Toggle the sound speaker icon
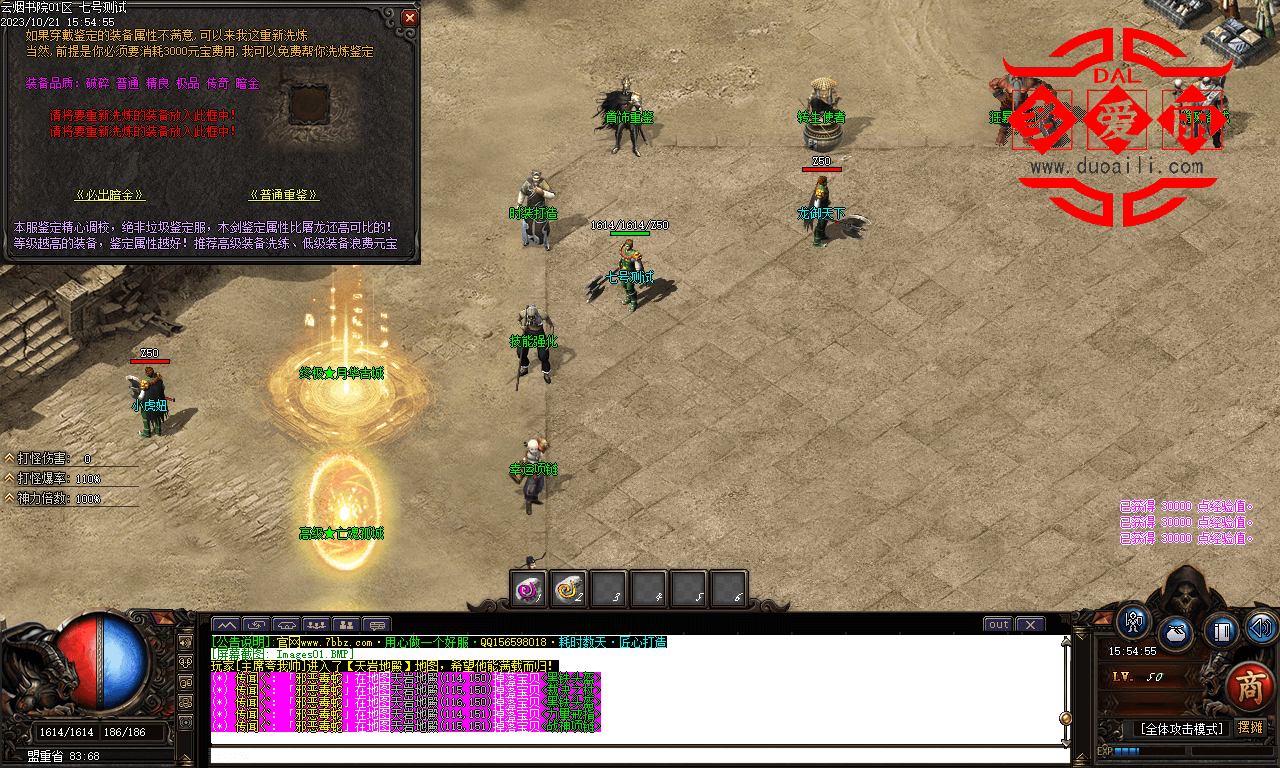 (x=1260, y=628)
